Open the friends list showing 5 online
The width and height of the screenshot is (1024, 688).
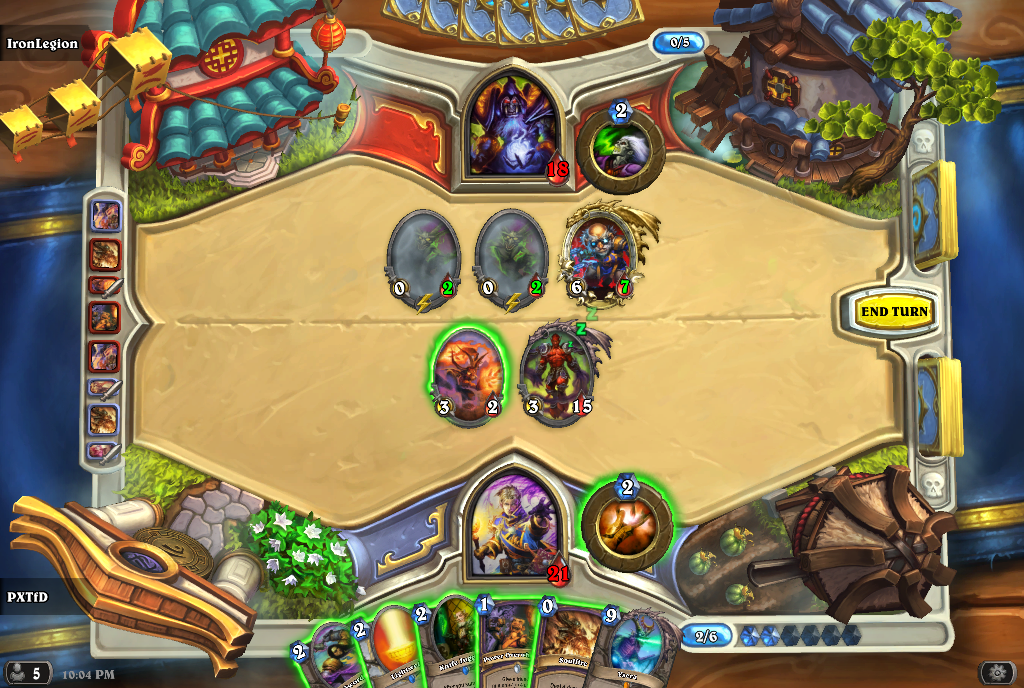click(27, 673)
